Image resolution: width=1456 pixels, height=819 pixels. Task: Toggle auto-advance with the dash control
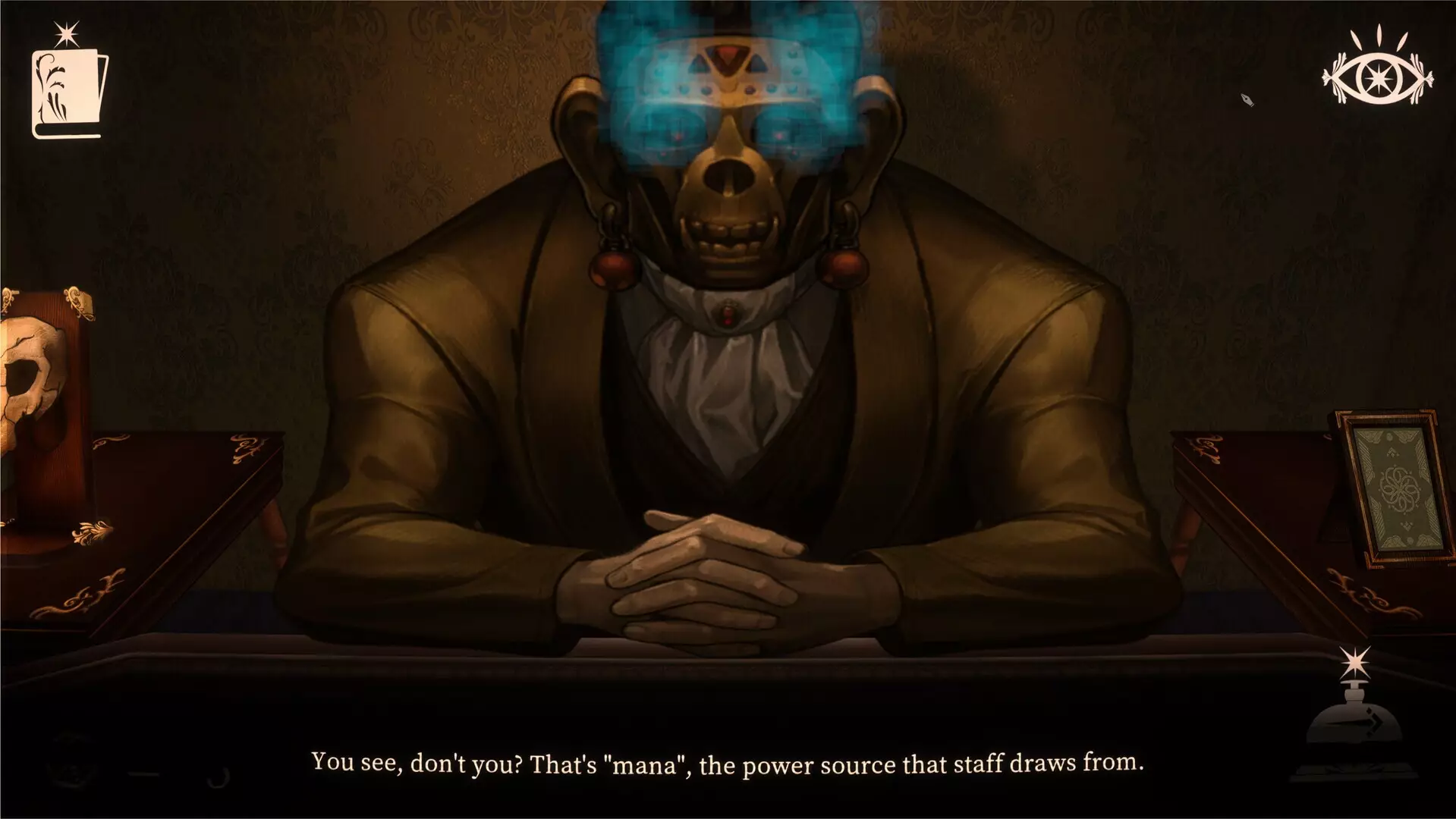click(144, 775)
